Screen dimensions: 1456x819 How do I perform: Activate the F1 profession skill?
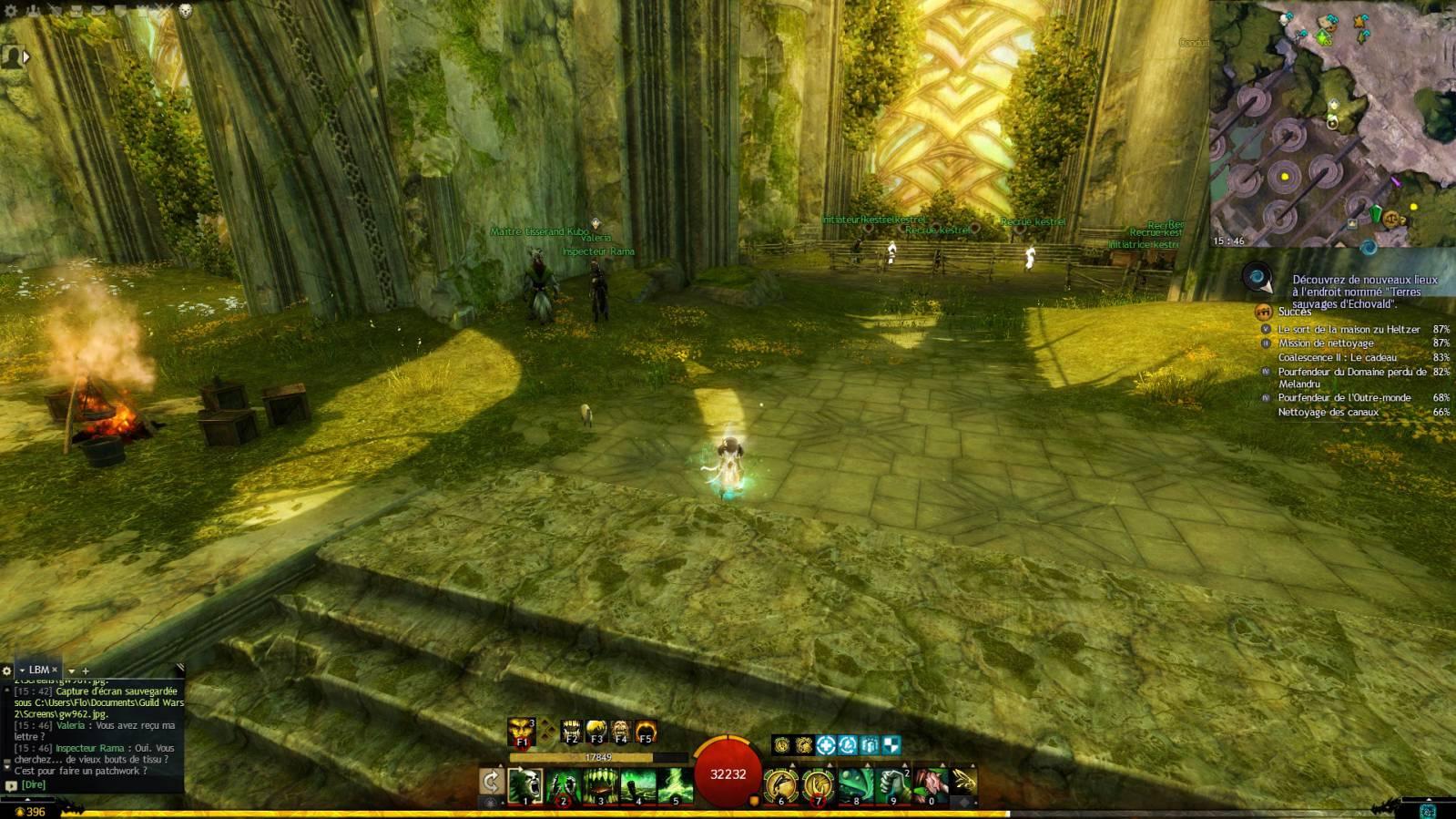522,732
